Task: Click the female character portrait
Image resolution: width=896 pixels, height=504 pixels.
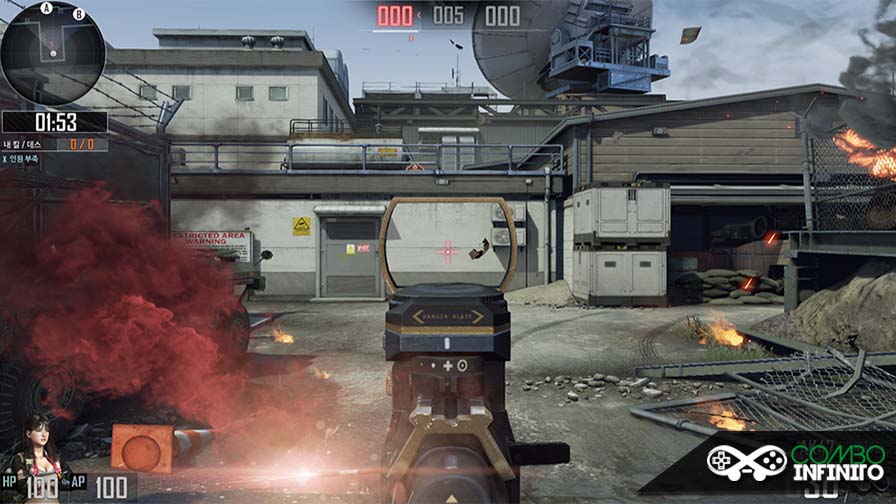Action: click(36, 447)
